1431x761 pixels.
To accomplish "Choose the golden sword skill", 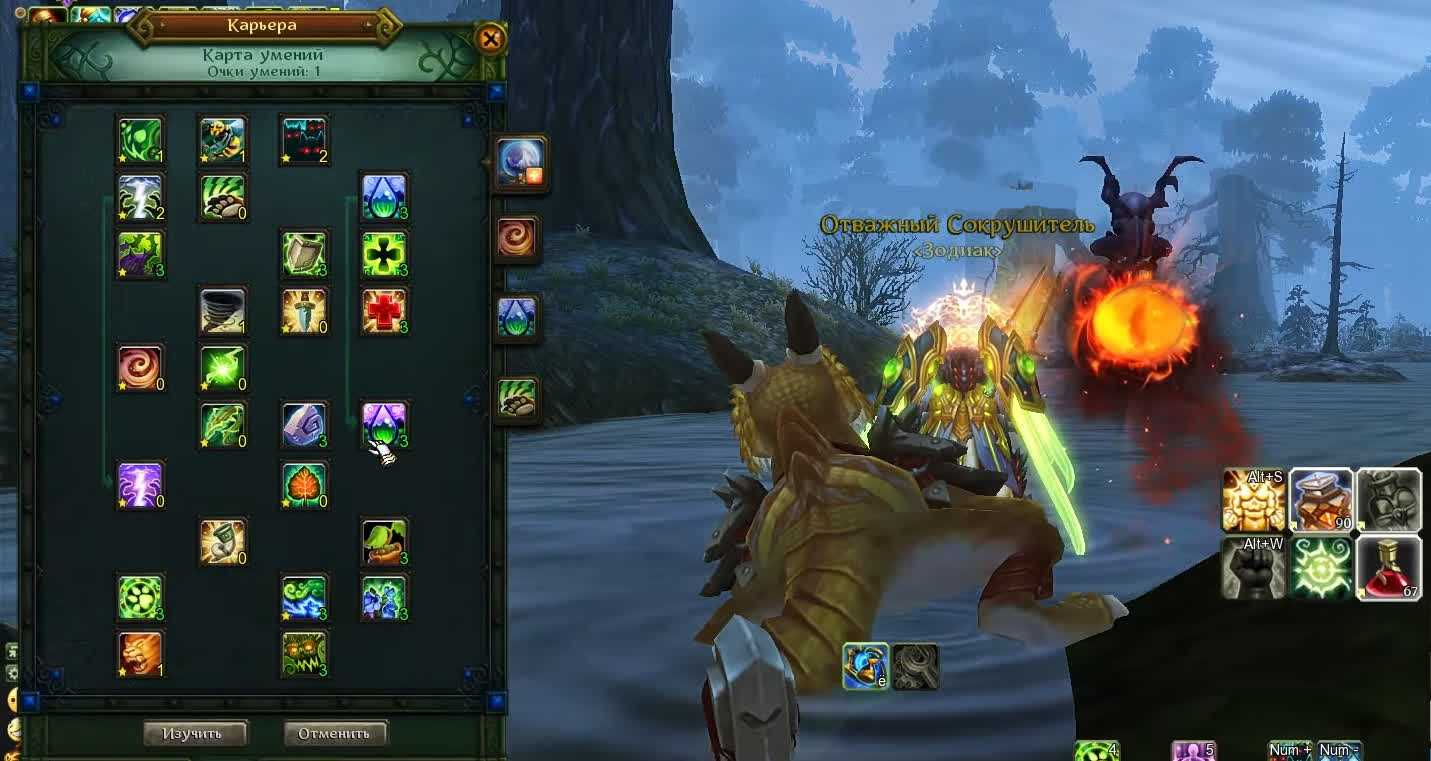I will [303, 311].
